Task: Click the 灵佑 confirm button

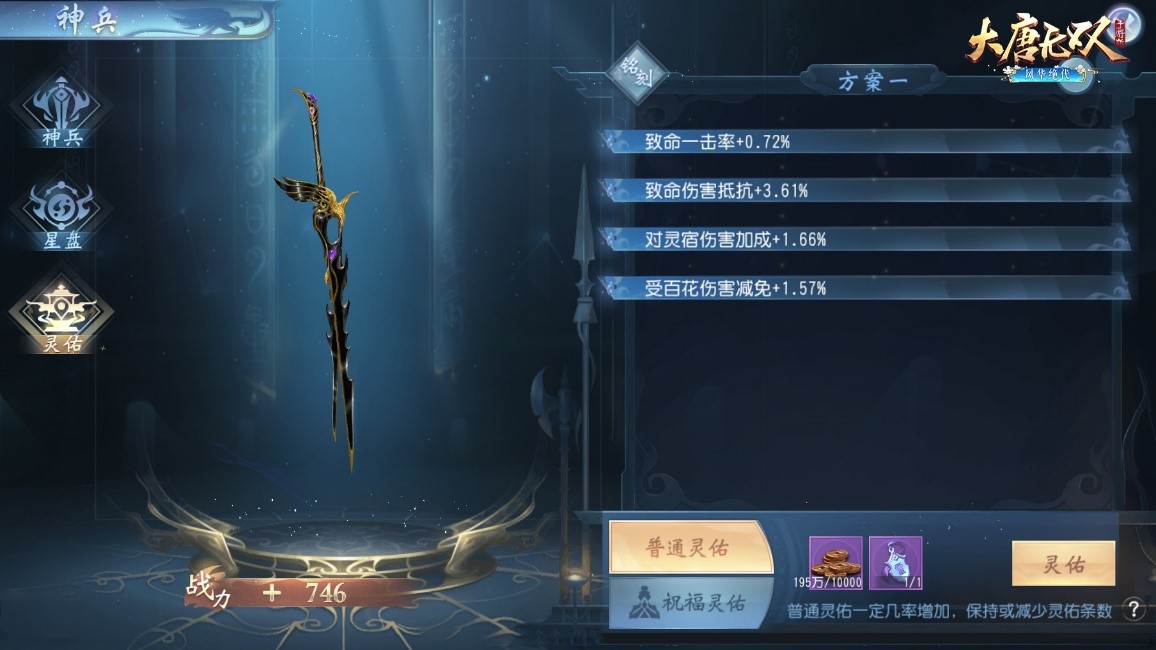Action: [1062, 565]
